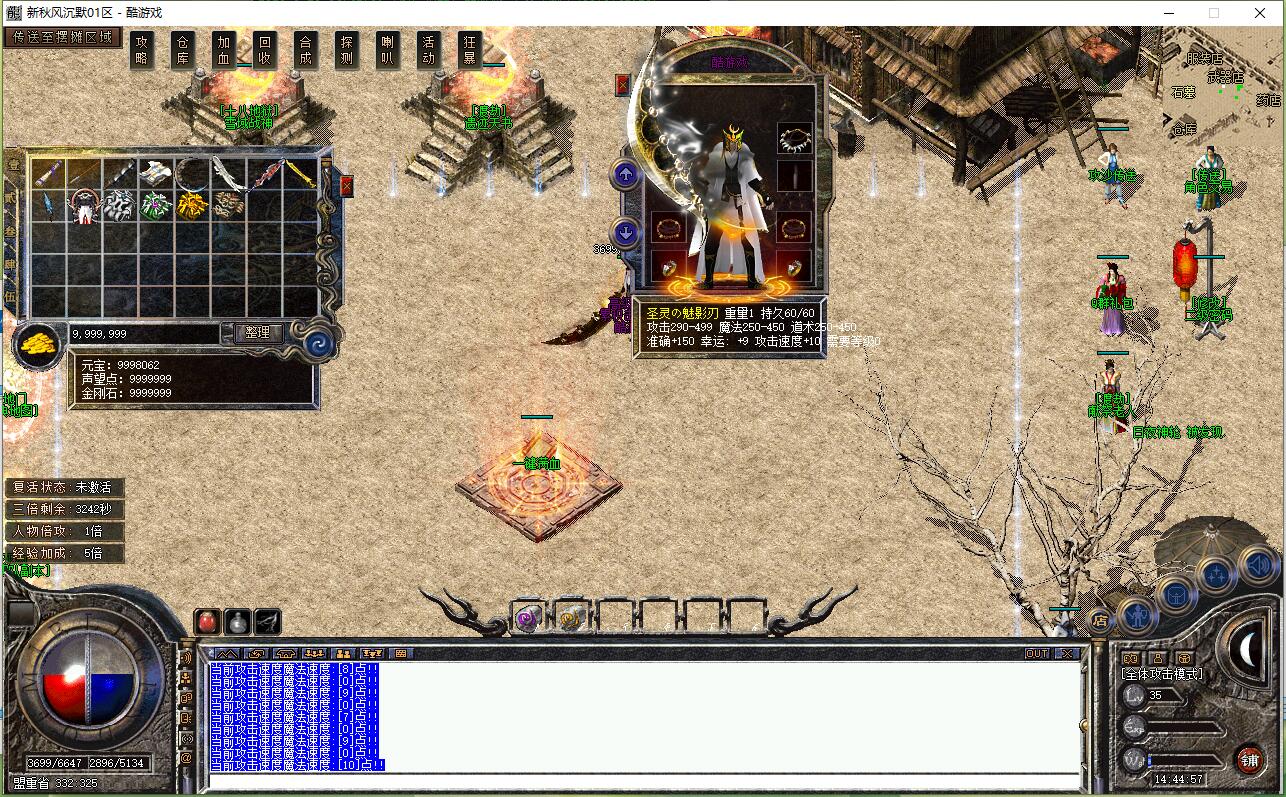Image resolution: width=1286 pixels, height=797 pixels.
Task: Toggle the speaker icon beside the chat panel
Action: tap(188, 659)
